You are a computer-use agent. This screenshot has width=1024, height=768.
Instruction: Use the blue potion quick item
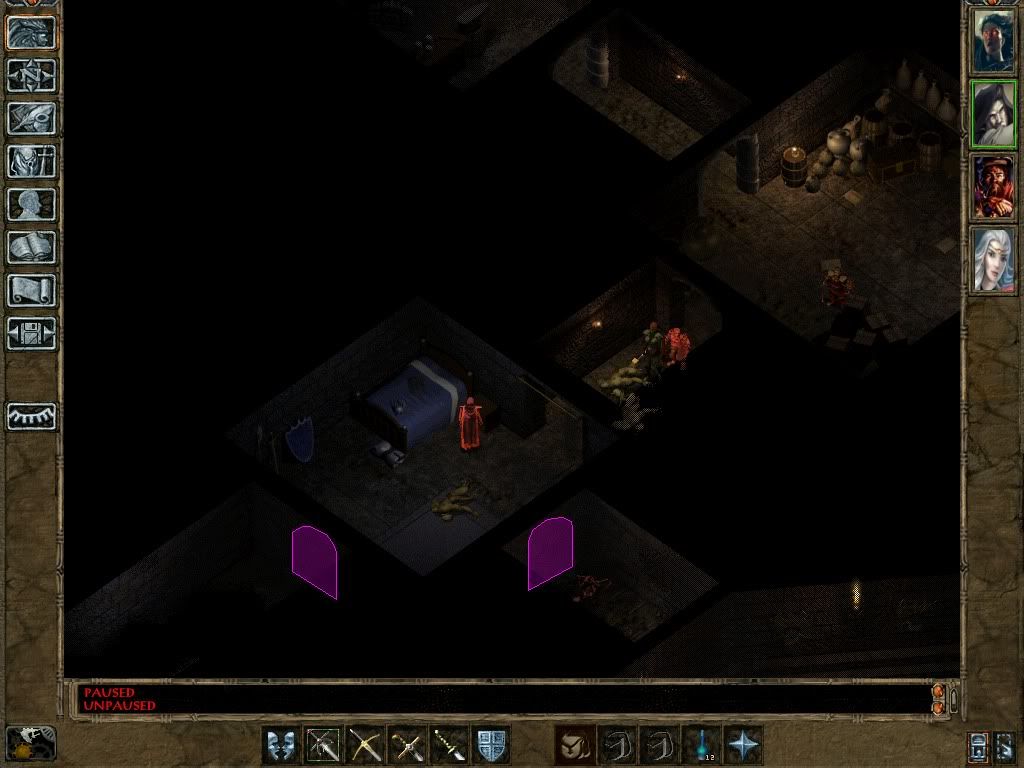[x=701, y=745]
